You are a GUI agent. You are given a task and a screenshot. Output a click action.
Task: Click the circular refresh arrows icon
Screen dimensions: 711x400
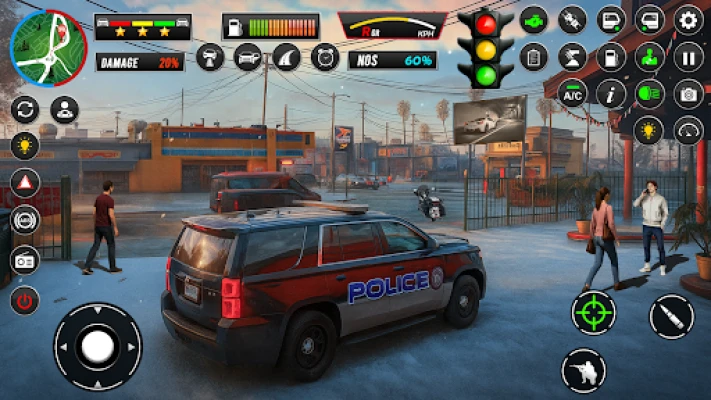(x=25, y=109)
